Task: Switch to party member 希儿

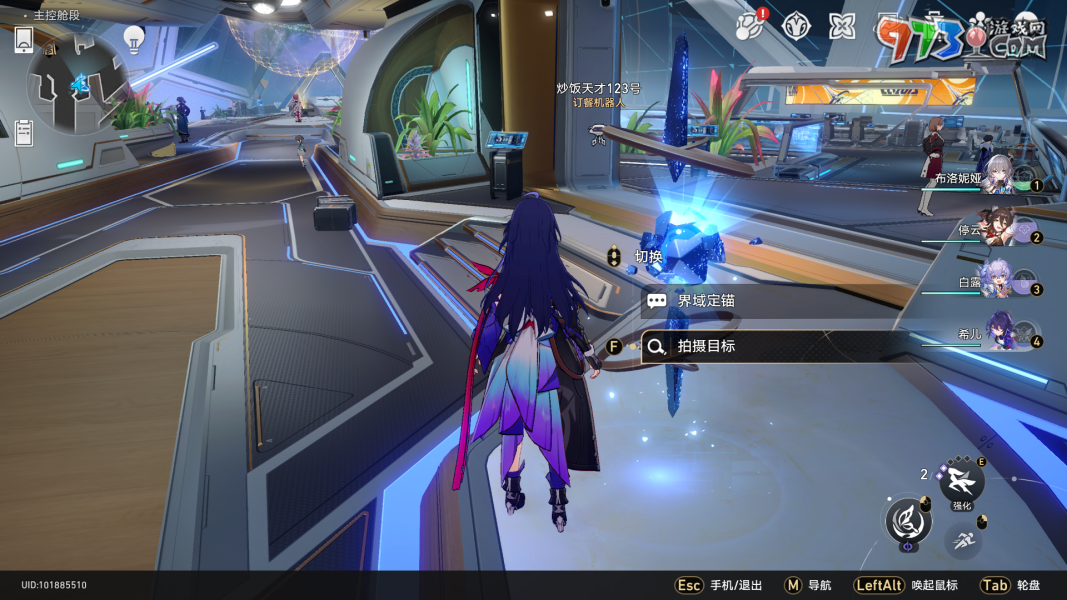Action: point(1002,333)
